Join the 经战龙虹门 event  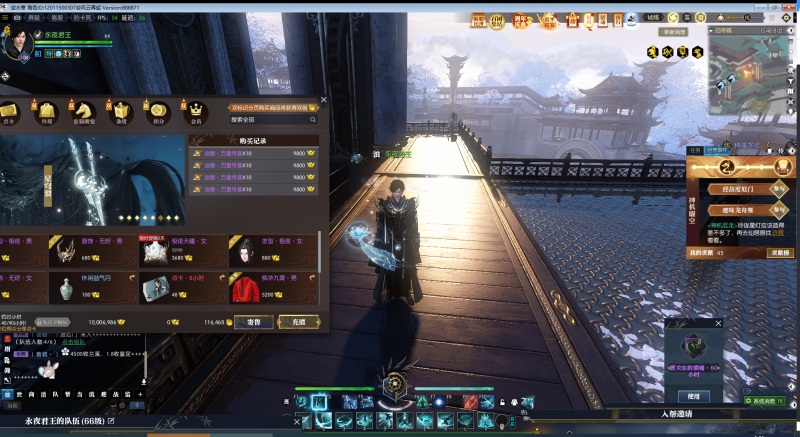(778, 188)
